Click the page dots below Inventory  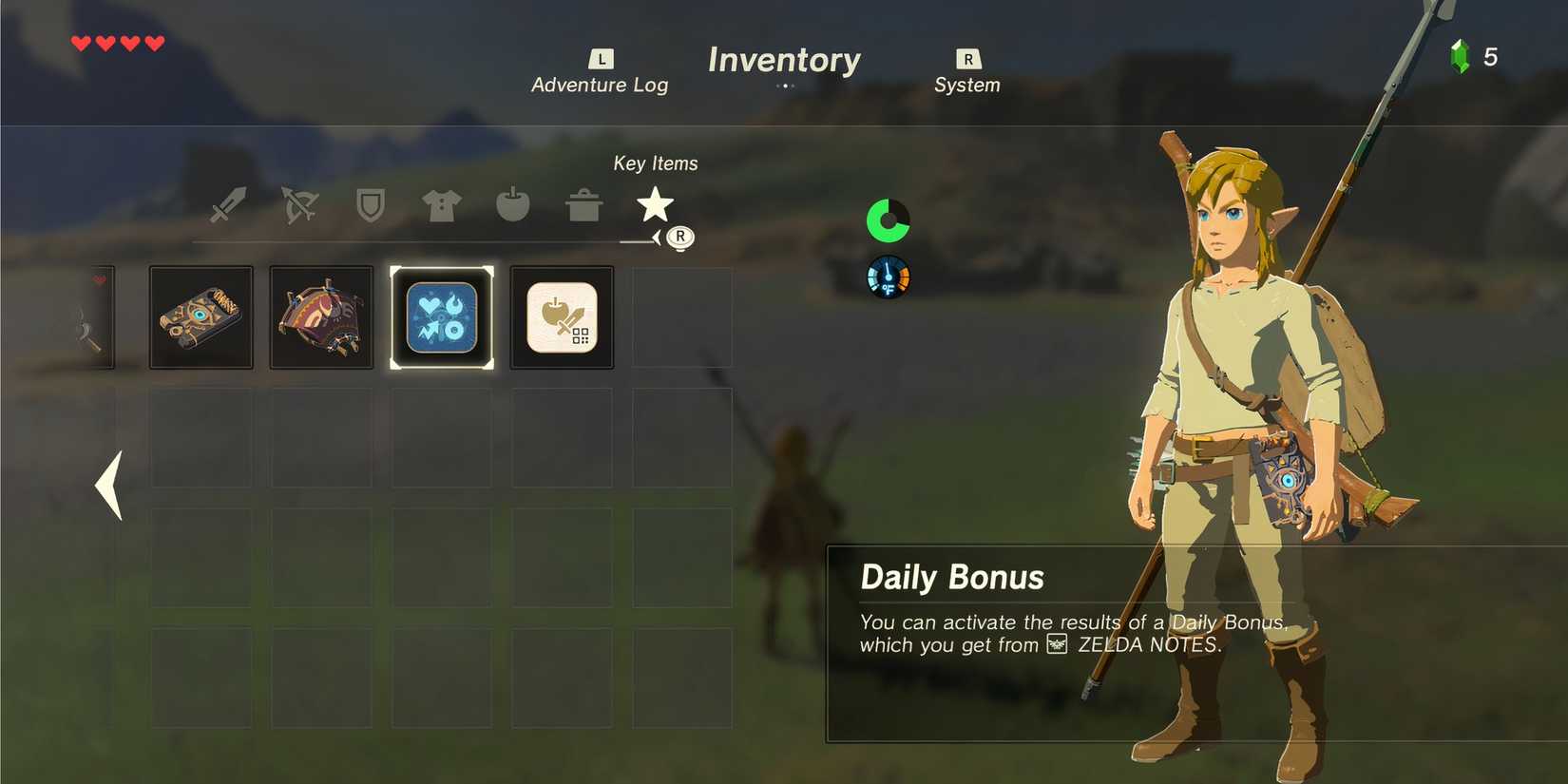point(785,86)
